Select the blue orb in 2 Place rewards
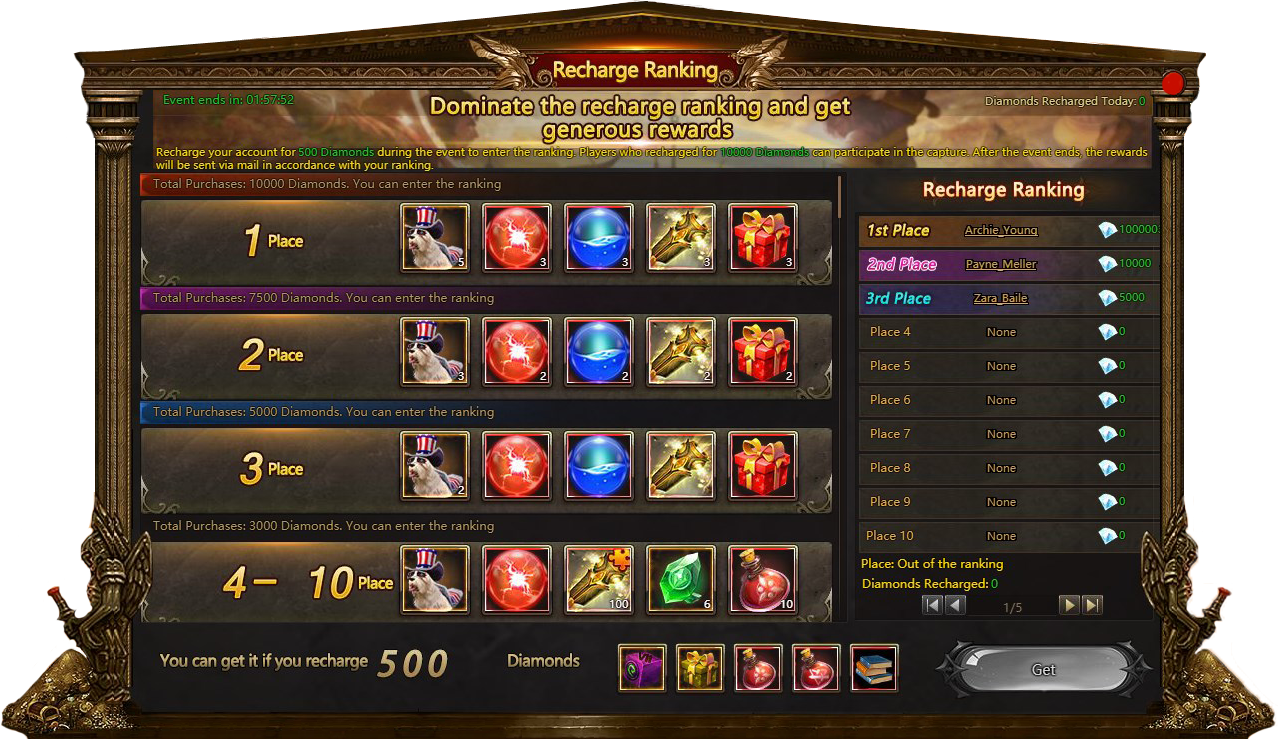This screenshot has width=1278, height=739. coord(599,352)
